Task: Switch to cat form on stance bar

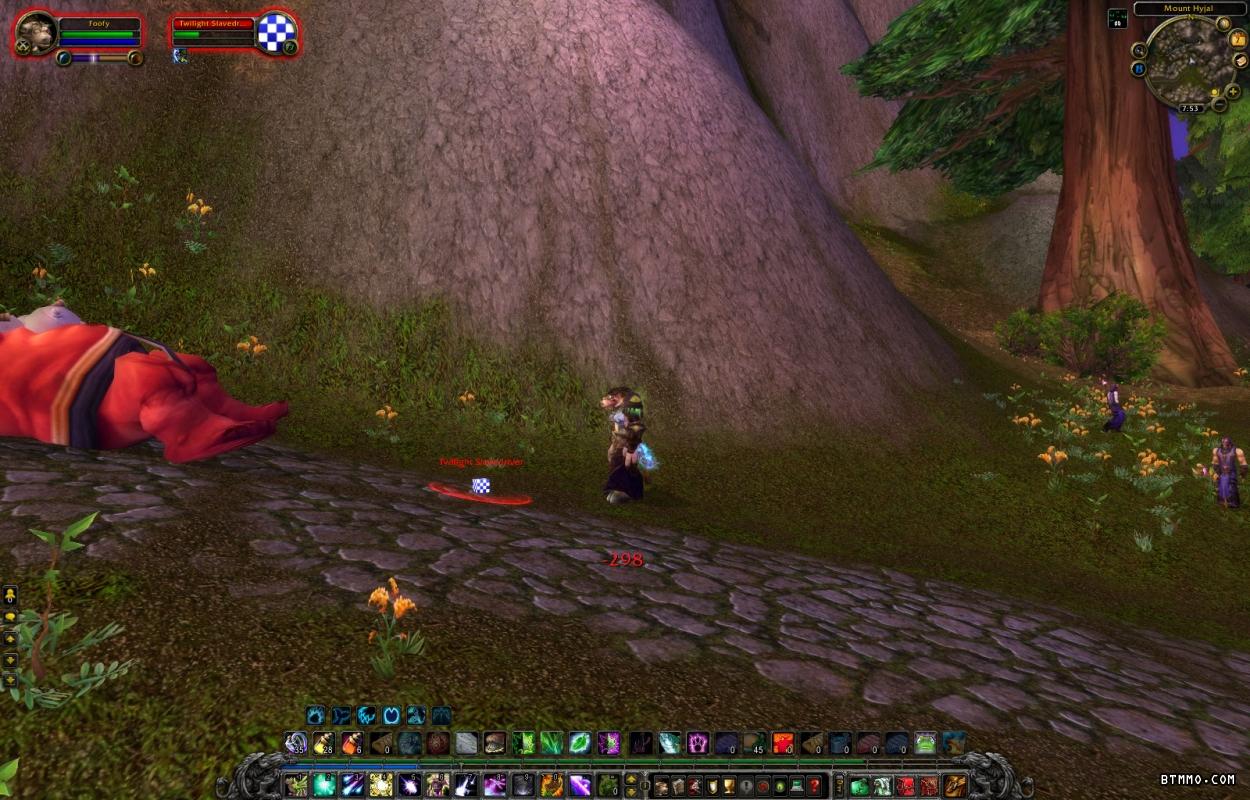Action: tap(365, 716)
